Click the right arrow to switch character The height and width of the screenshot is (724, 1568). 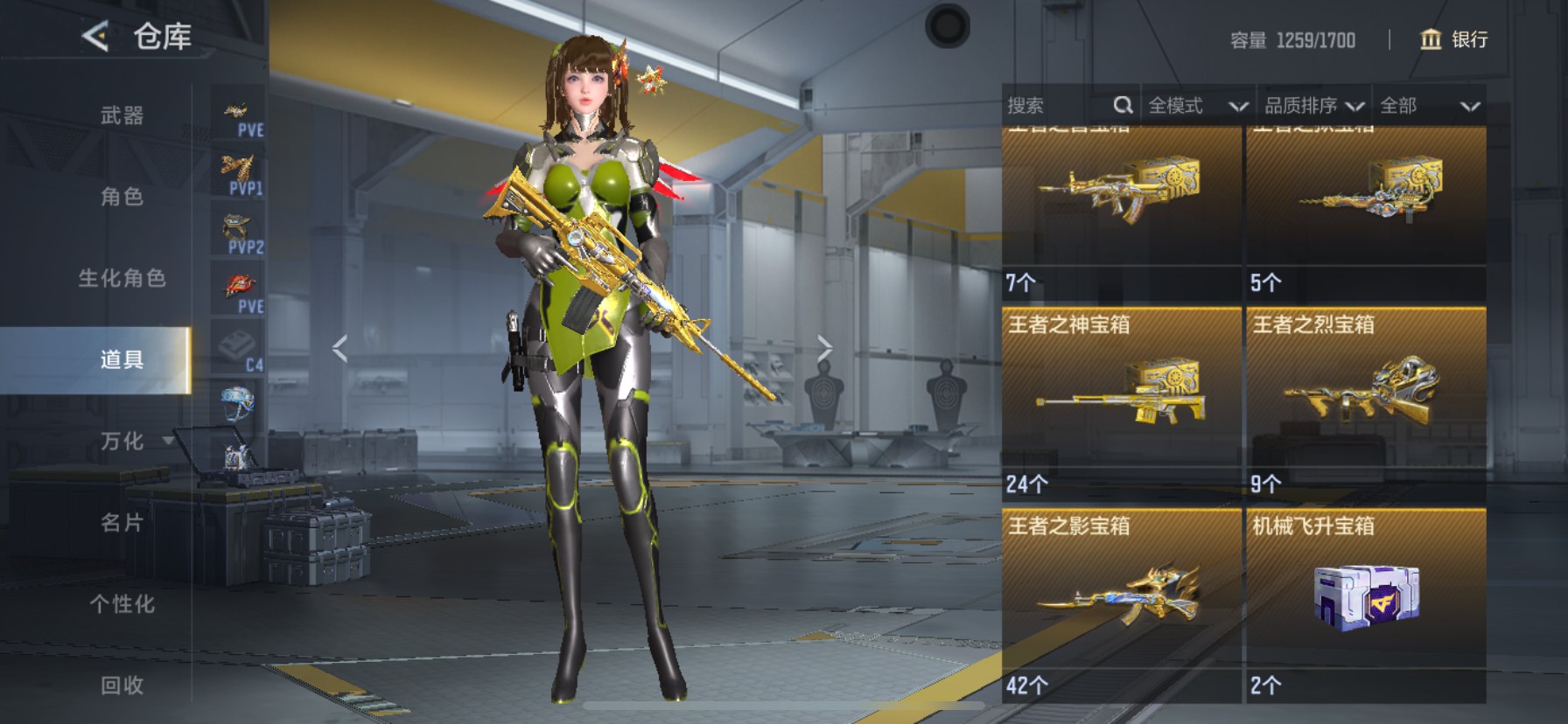pos(827,347)
